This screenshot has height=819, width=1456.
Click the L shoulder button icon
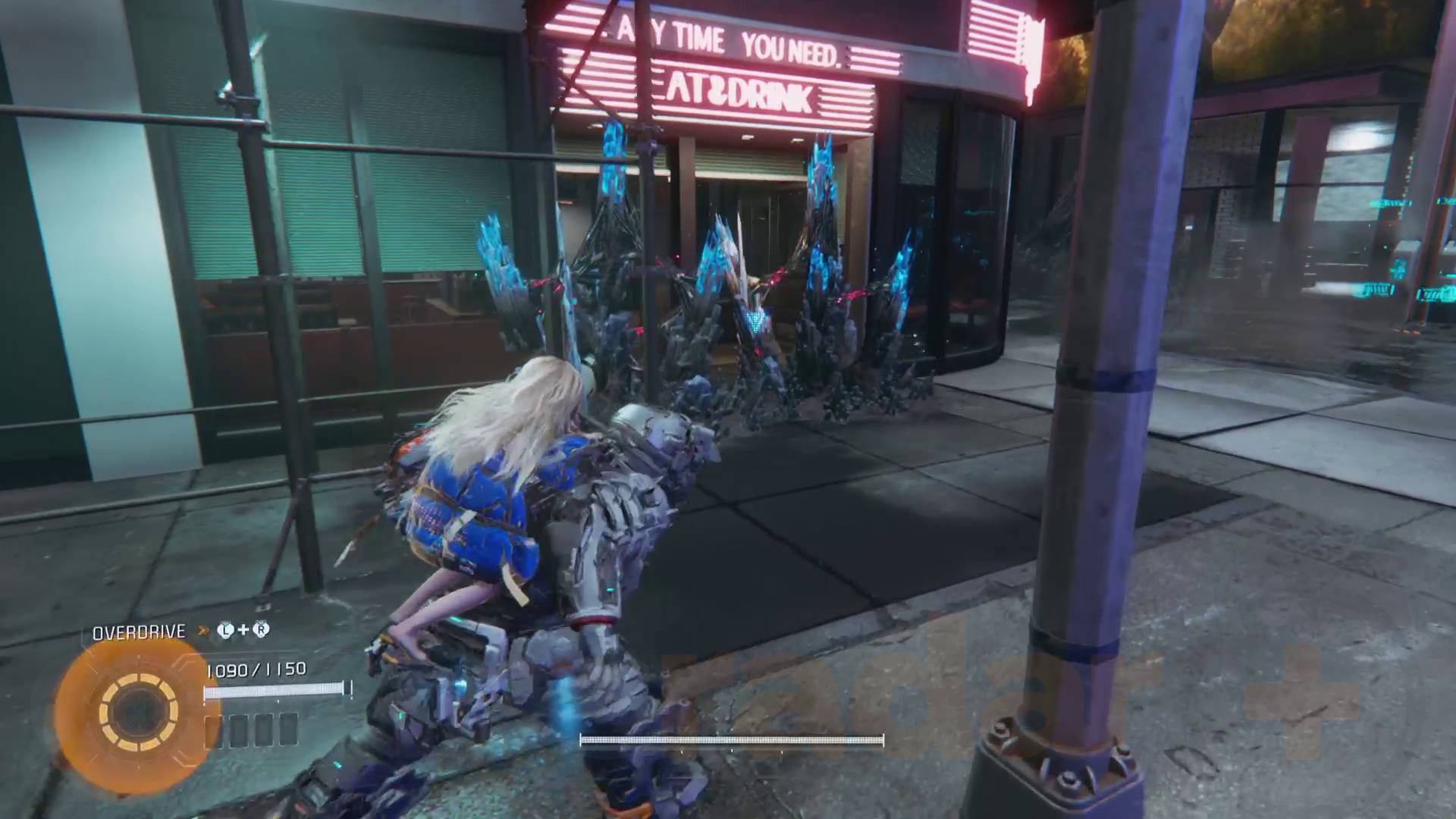(x=227, y=629)
